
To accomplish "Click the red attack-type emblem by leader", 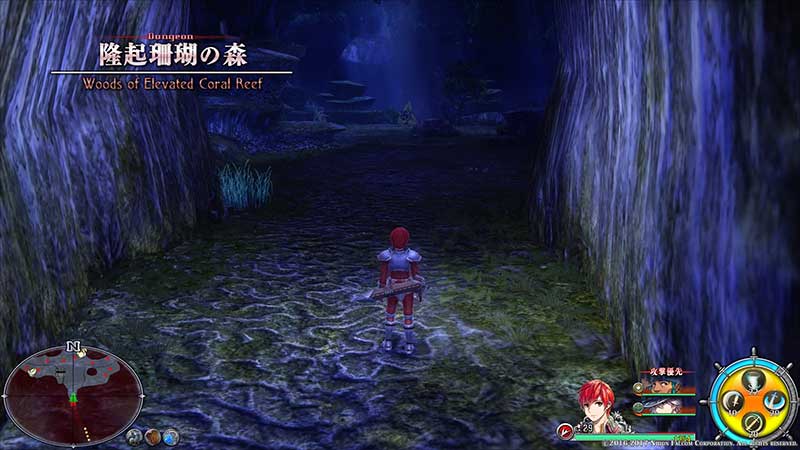I will [566, 430].
